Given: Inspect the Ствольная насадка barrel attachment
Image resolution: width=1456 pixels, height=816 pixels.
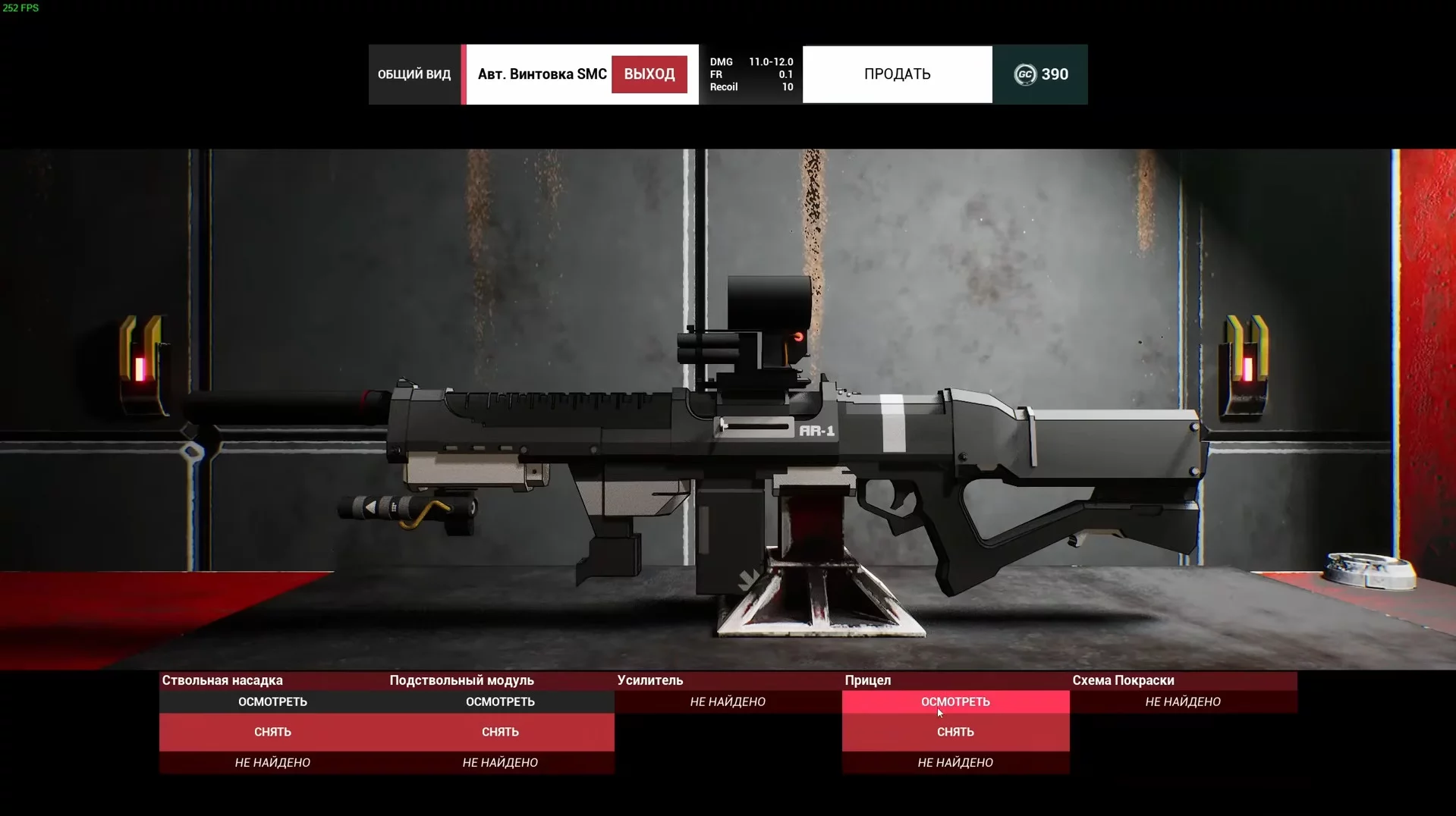Looking at the screenshot, I should tap(272, 701).
